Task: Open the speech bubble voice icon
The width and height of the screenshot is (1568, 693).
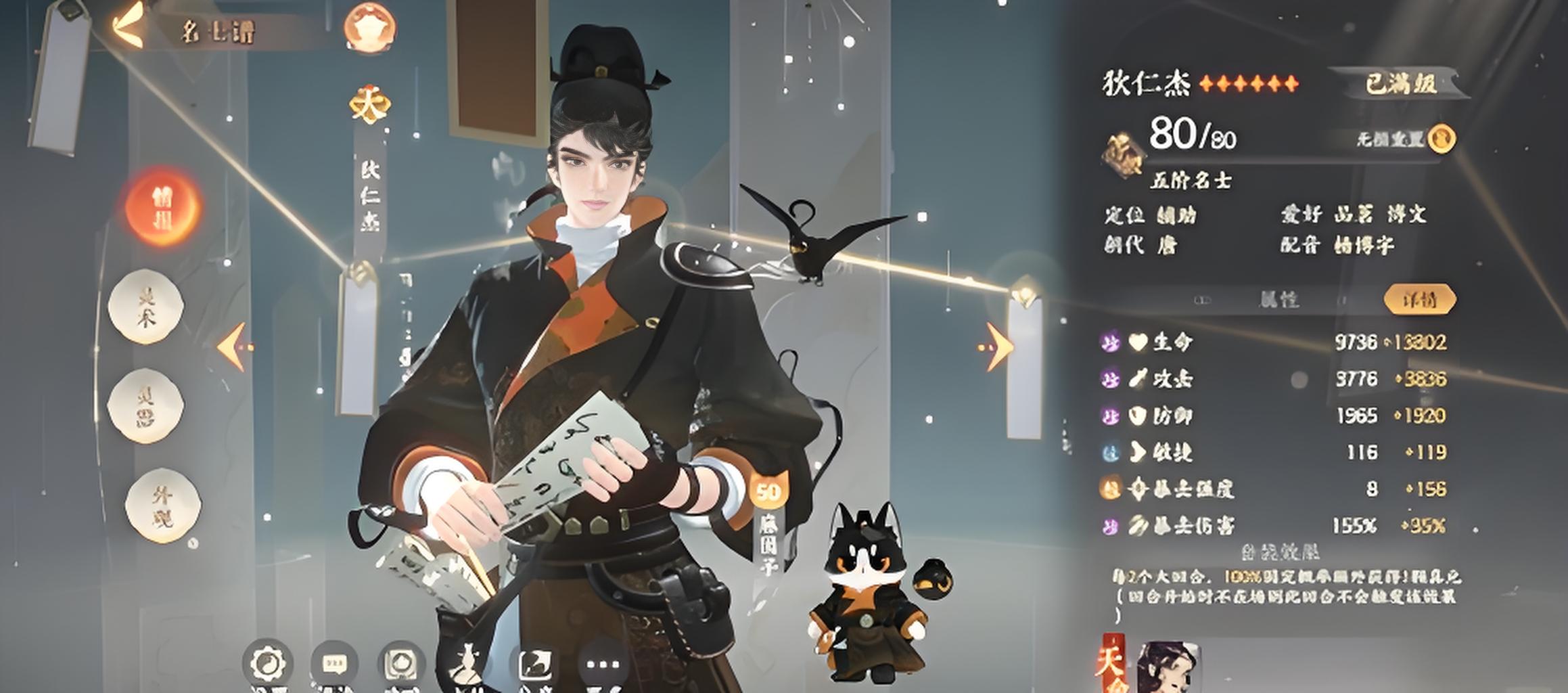Action: pos(335,664)
